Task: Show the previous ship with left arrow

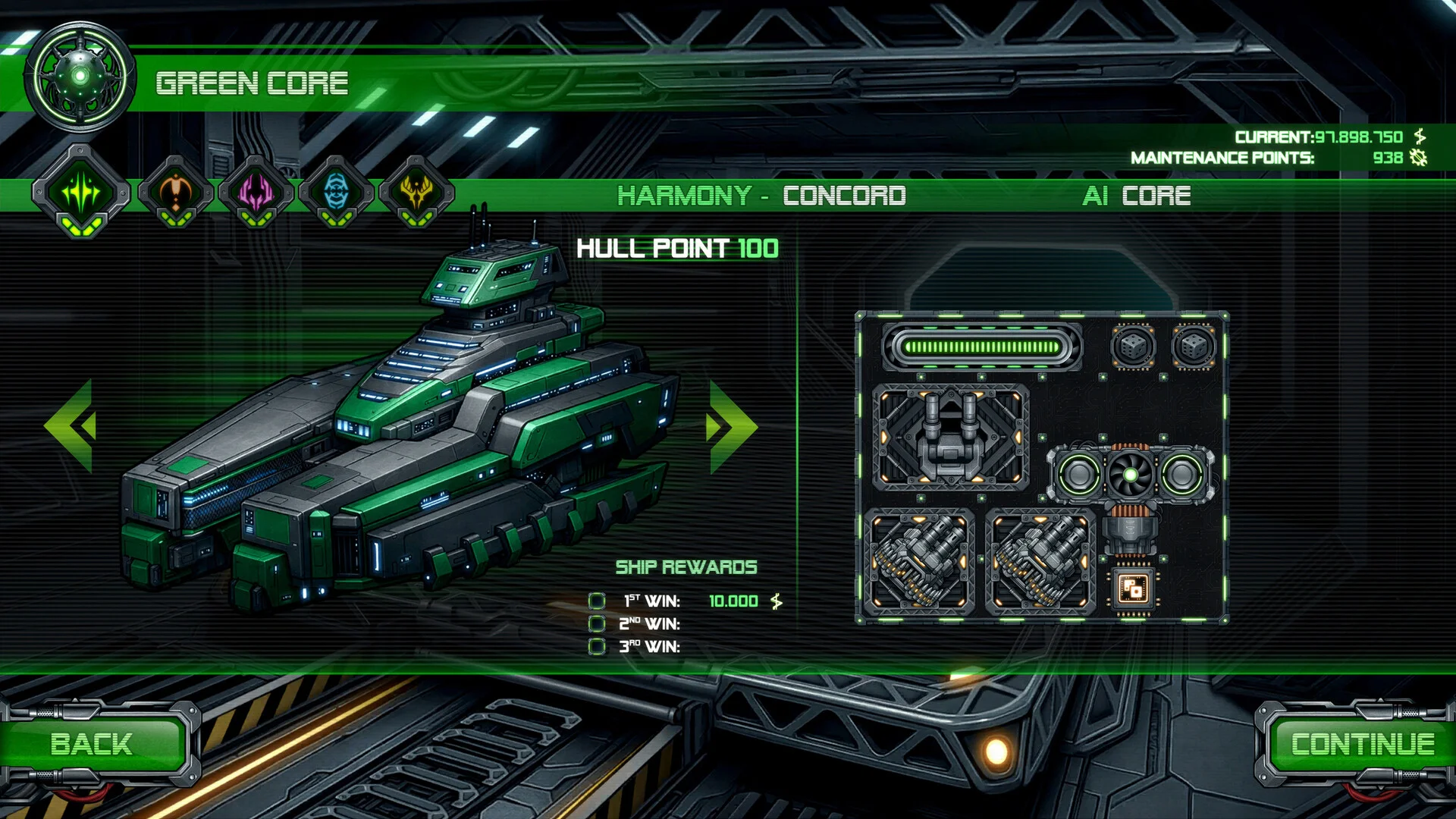Action: click(71, 426)
